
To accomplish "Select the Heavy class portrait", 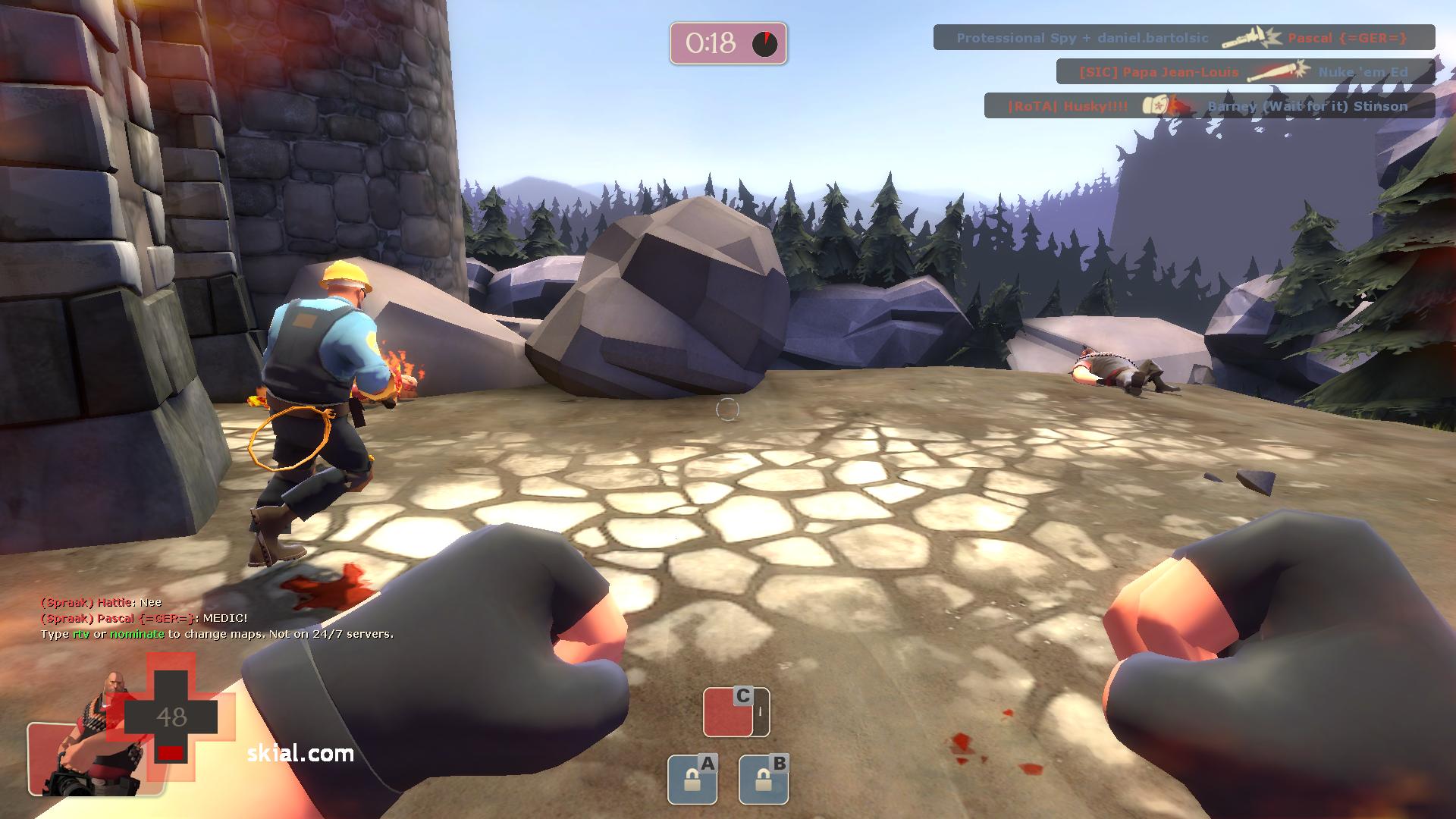I will pyautogui.click(x=93, y=747).
